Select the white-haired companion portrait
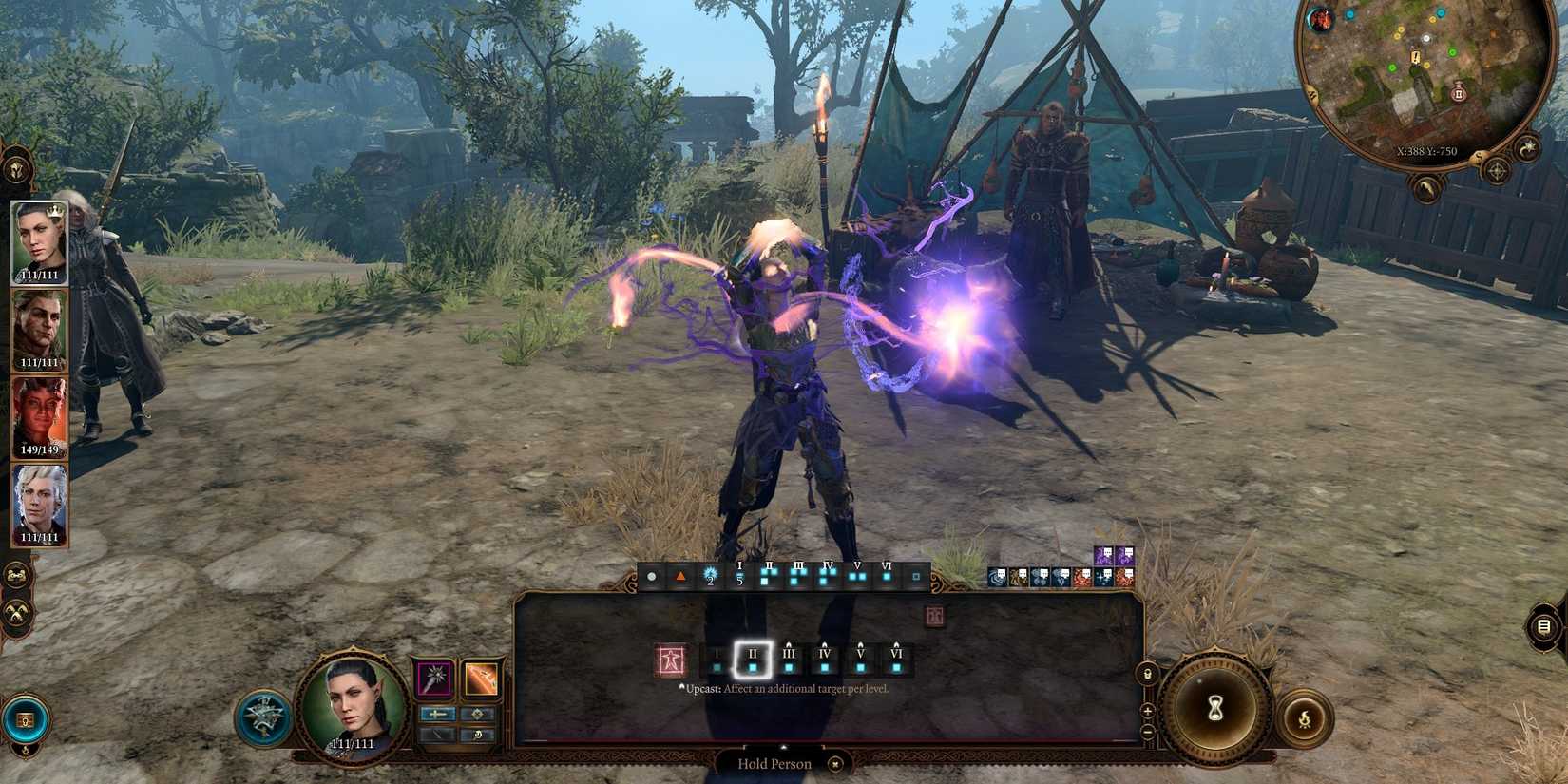 (x=39, y=505)
